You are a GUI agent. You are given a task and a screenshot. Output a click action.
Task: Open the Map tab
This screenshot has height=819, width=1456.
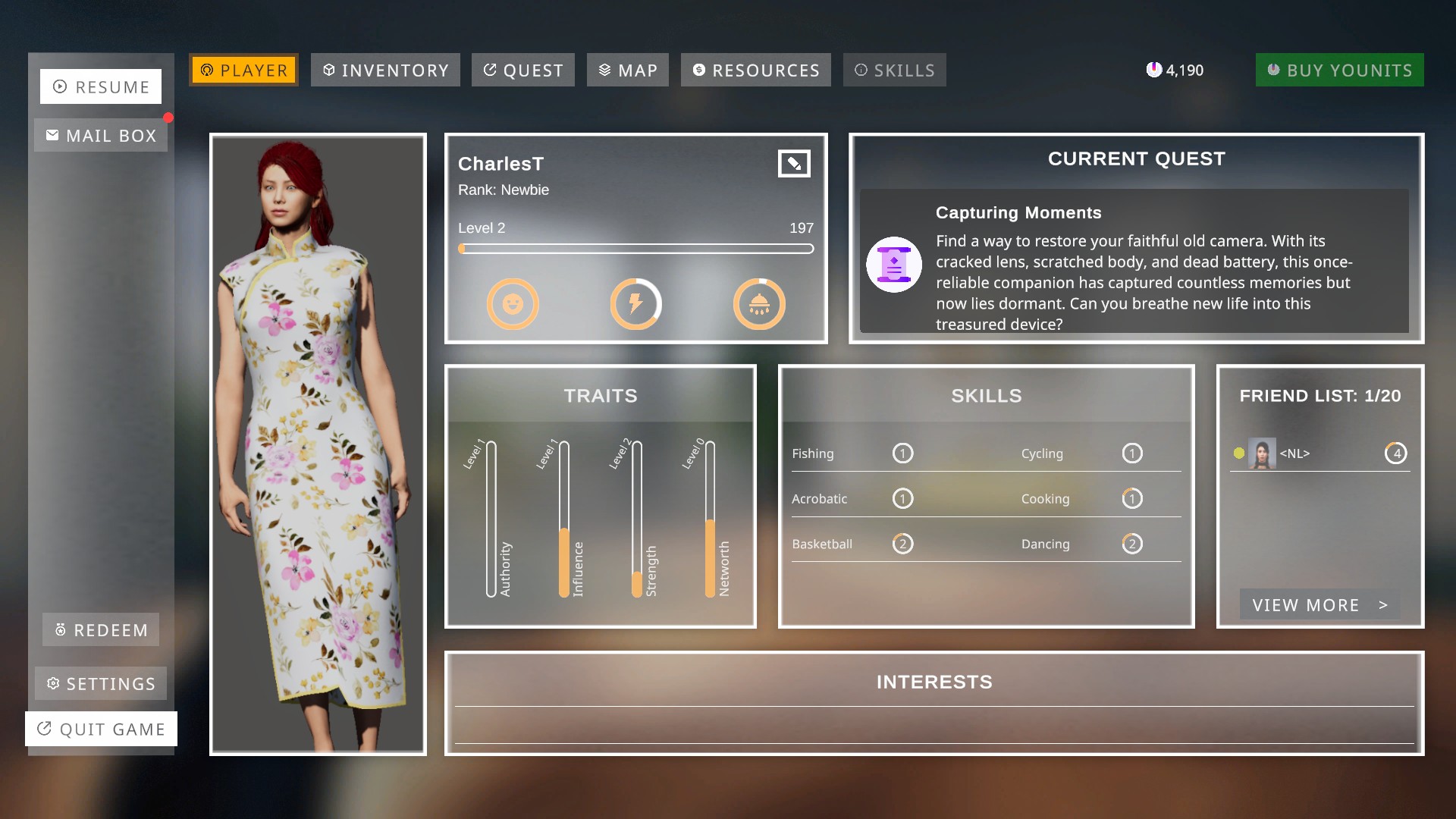click(627, 70)
